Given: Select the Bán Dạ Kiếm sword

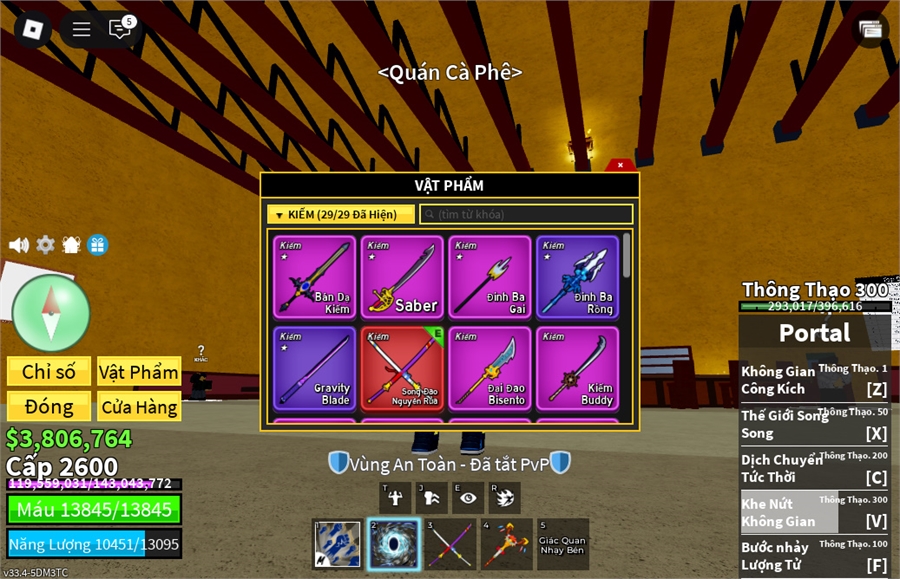Looking at the screenshot, I should pyautogui.click(x=315, y=277).
